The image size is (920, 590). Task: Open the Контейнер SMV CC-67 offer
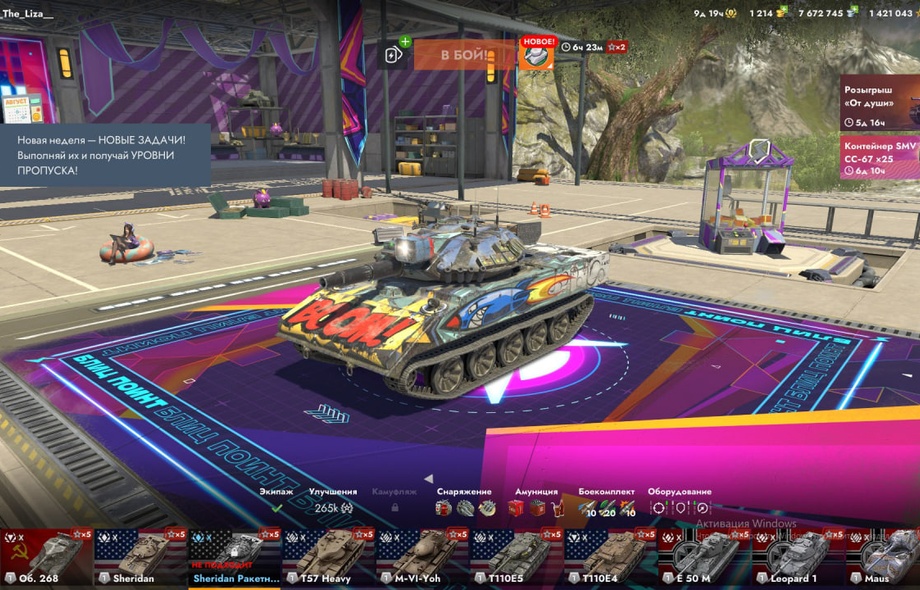tap(879, 157)
